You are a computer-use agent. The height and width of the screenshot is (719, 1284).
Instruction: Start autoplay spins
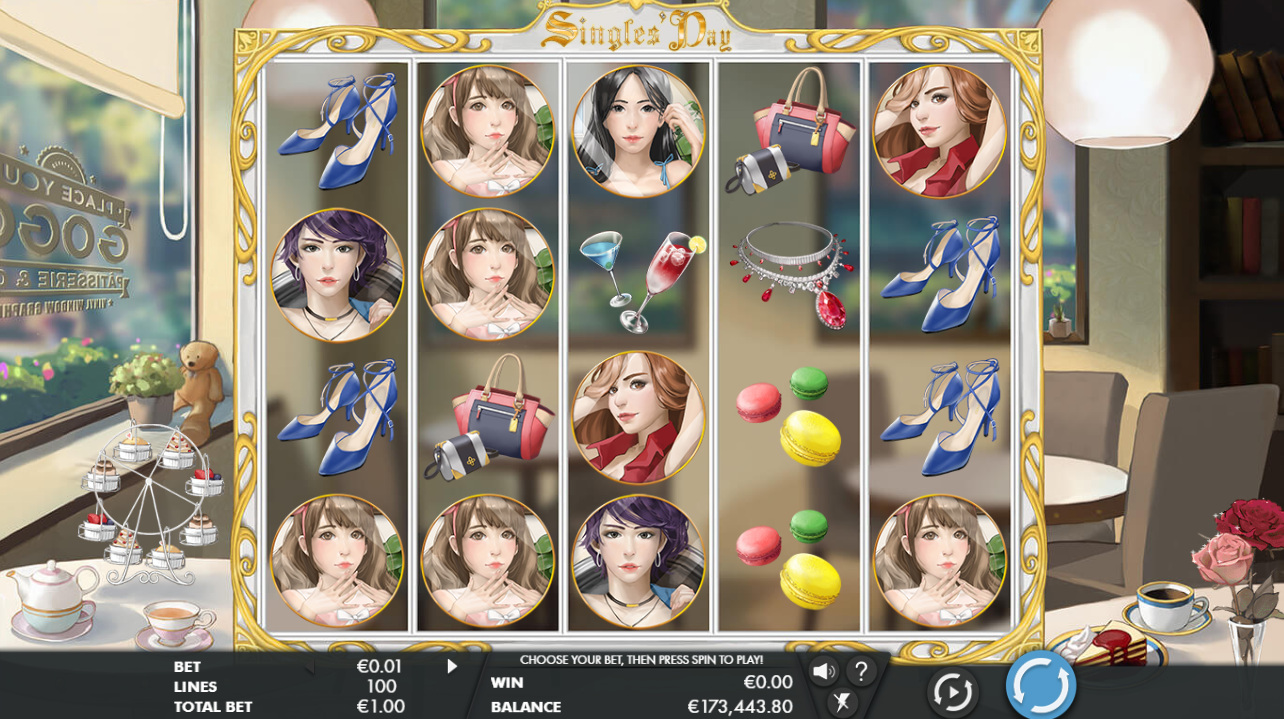(x=951, y=691)
